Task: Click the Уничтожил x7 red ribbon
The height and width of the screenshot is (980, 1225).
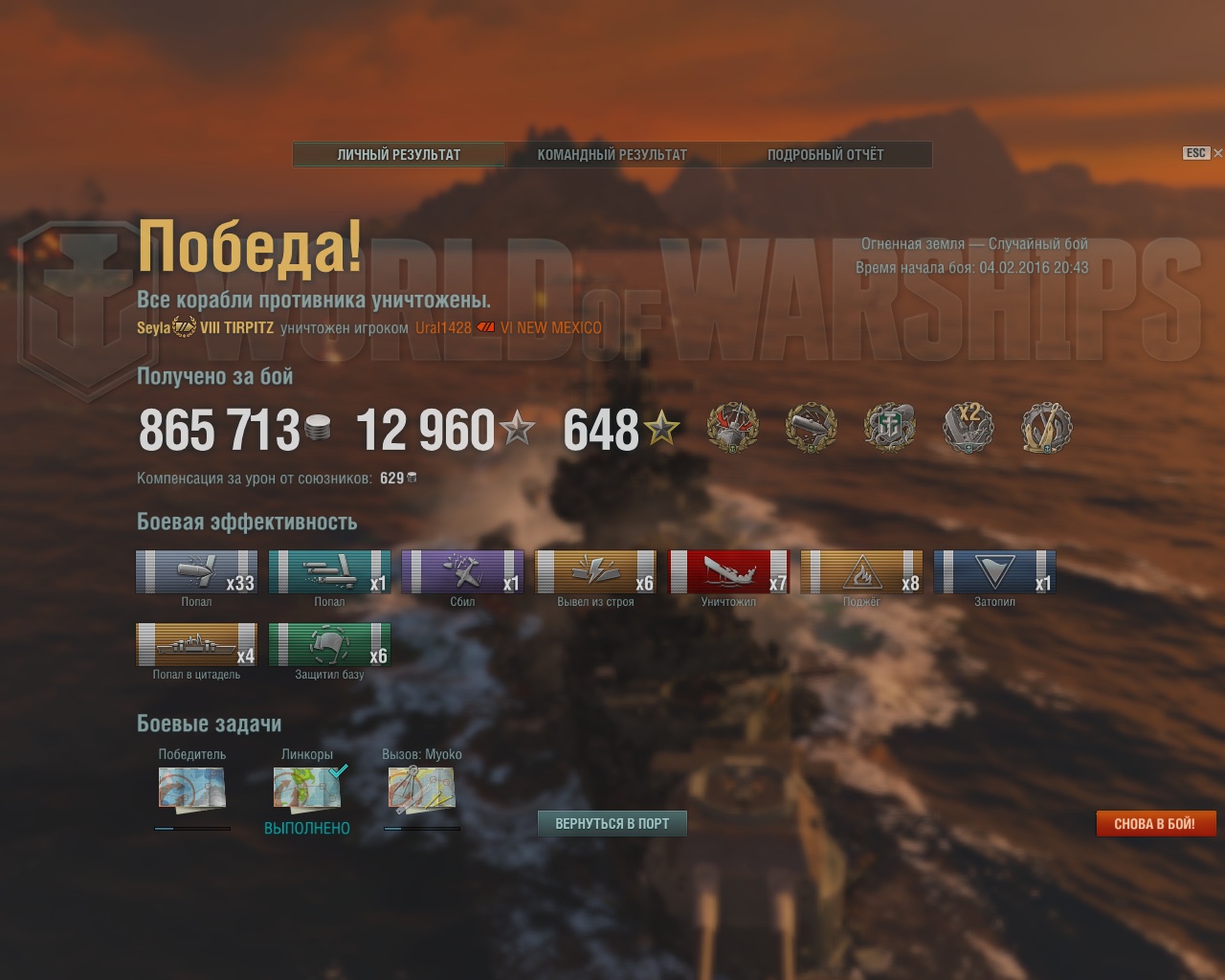Action: [x=728, y=572]
